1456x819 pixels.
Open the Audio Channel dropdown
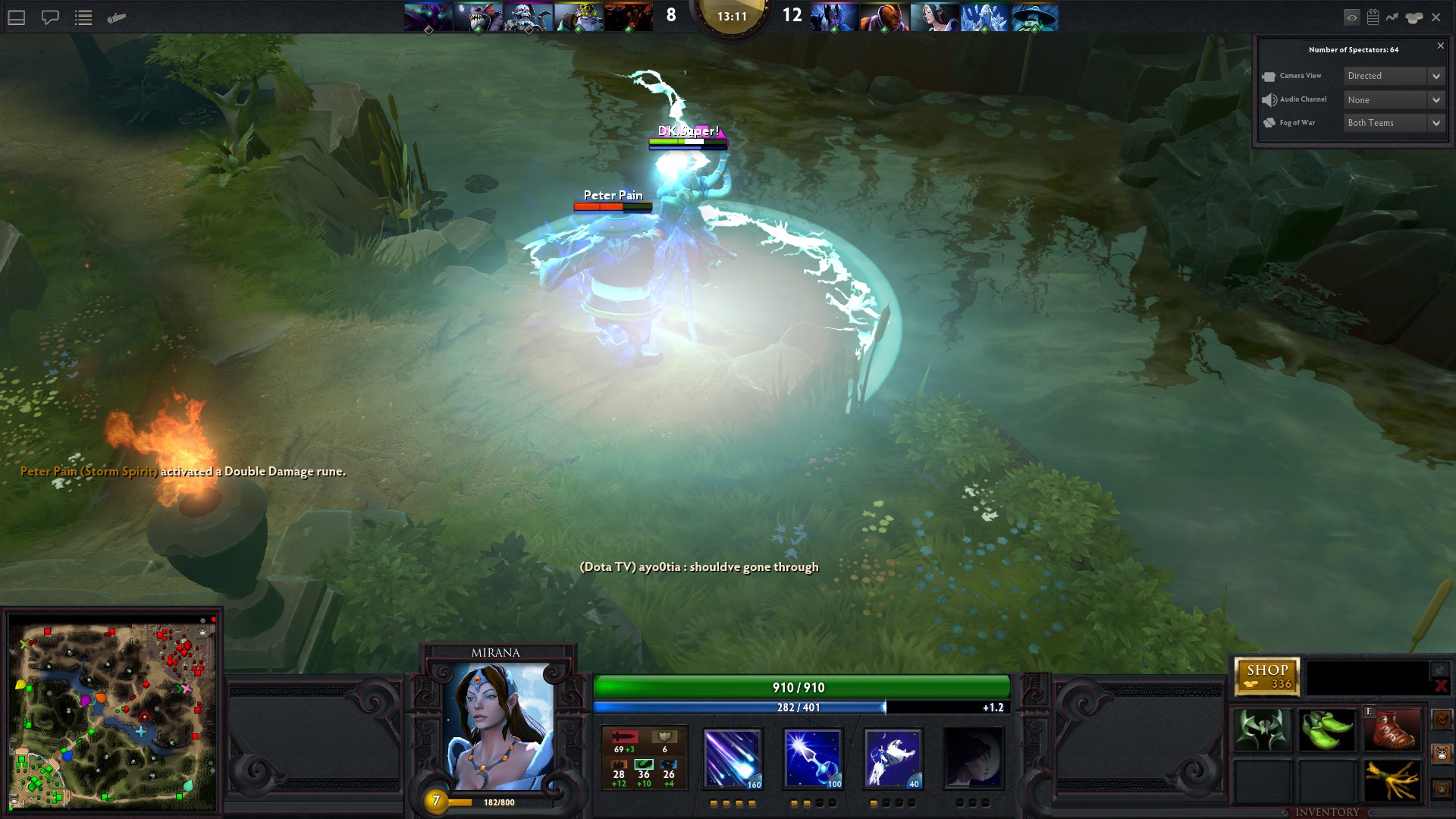(1394, 100)
